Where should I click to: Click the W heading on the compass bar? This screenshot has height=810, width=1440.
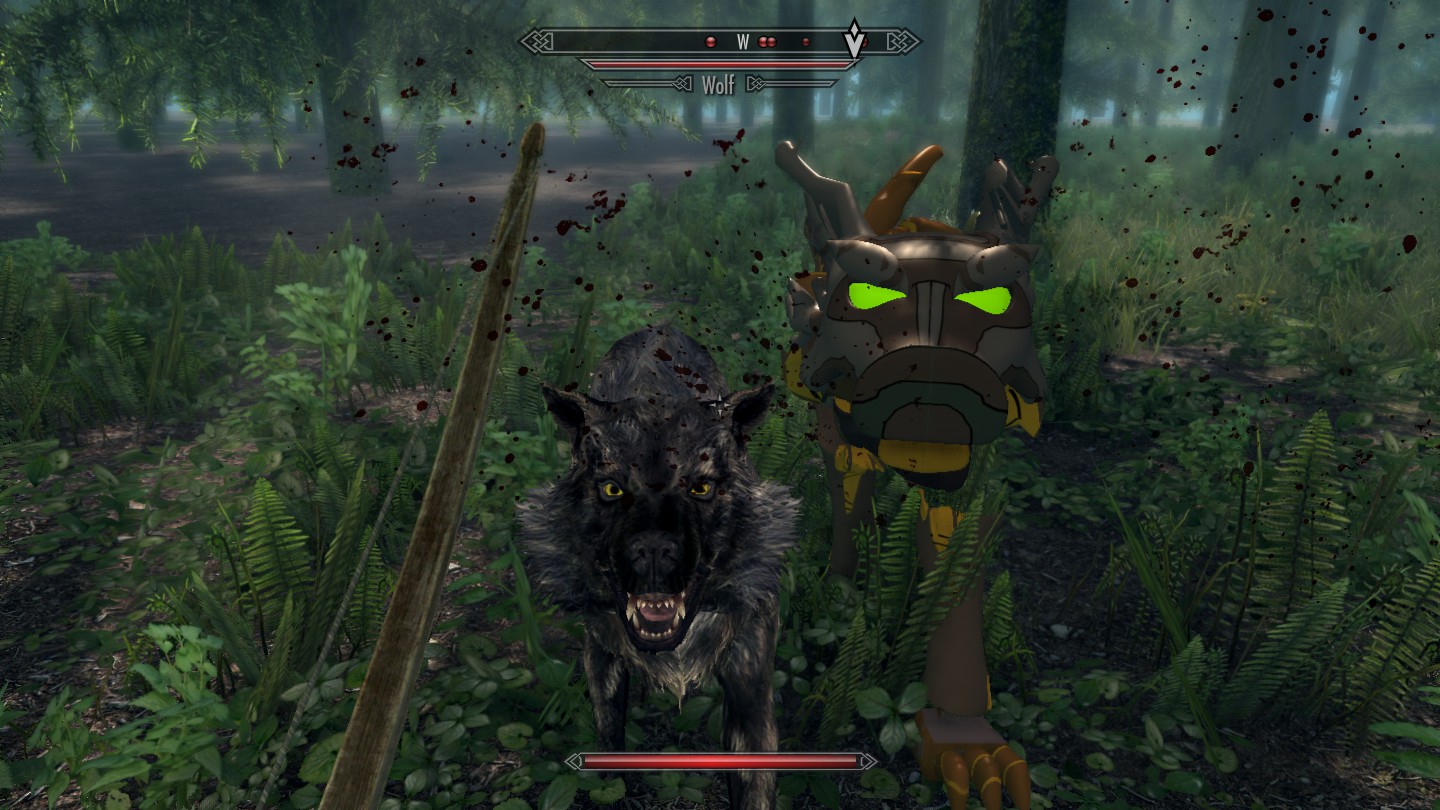tap(743, 42)
